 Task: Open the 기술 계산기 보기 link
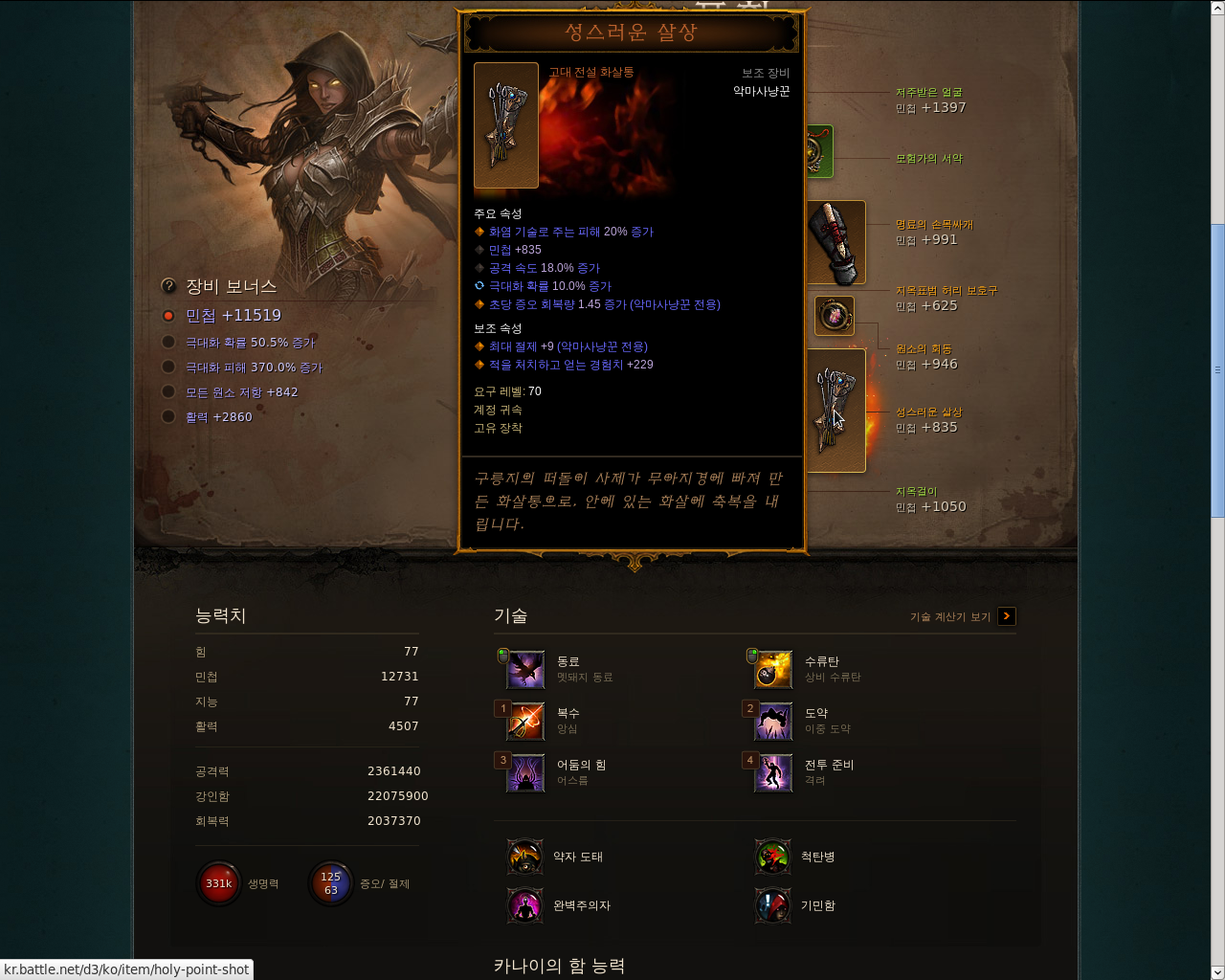947,616
